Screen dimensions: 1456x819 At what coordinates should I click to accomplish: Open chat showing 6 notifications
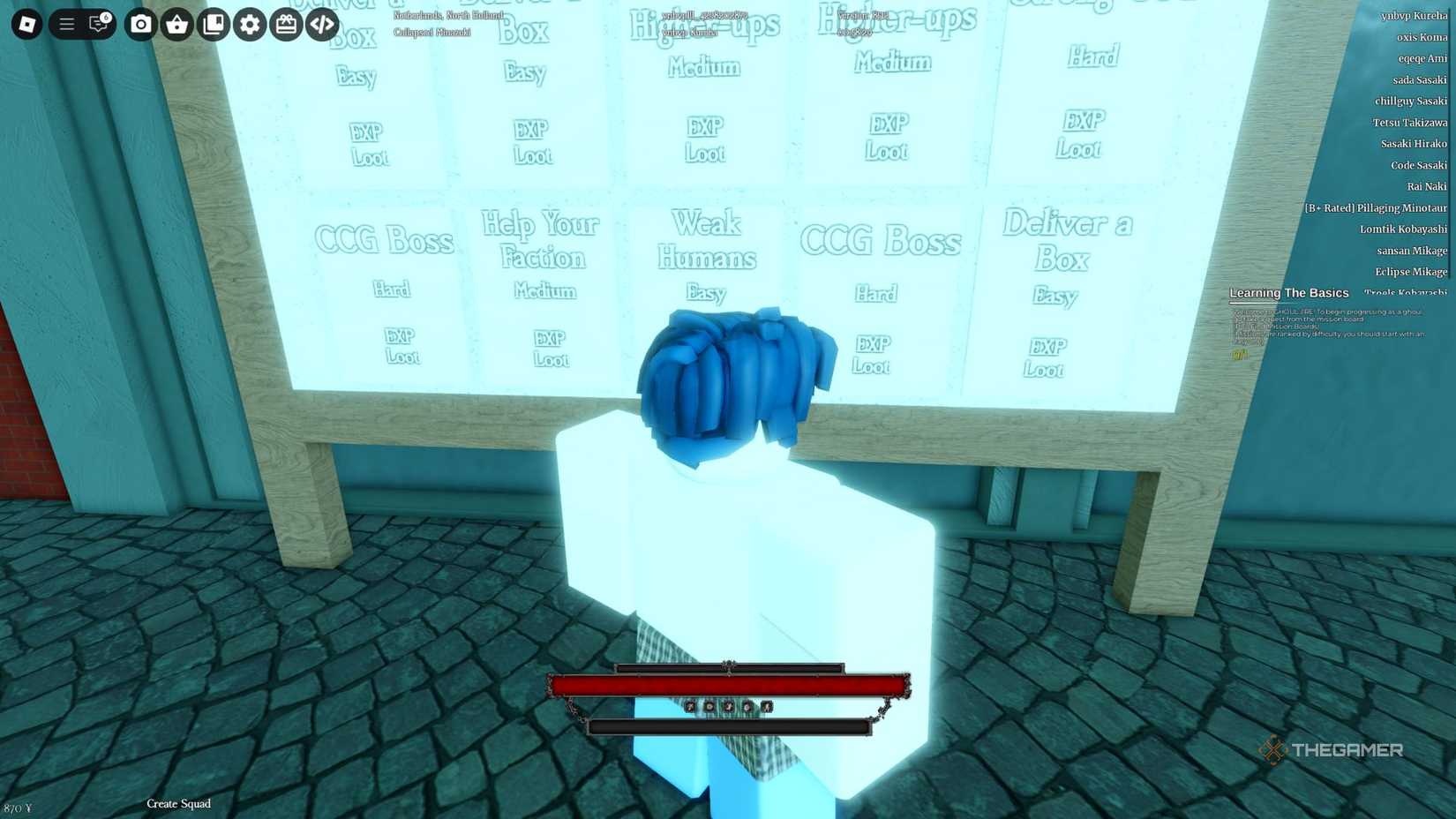pyautogui.click(x=99, y=25)
